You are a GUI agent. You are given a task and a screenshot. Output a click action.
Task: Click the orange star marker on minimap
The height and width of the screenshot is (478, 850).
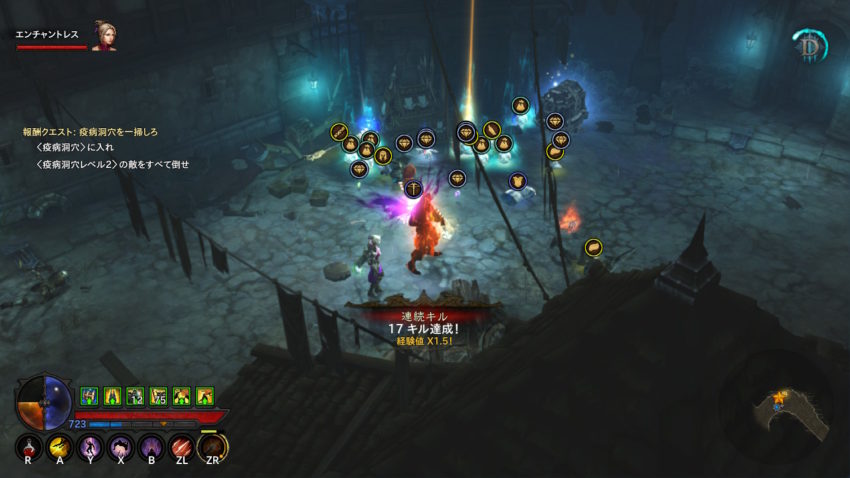point(777,397)
